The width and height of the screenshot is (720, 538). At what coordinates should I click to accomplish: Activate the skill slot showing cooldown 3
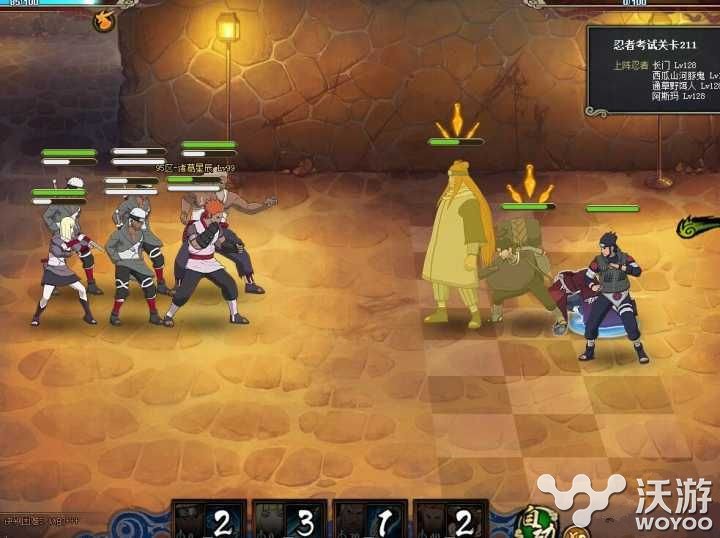point(290,520)
